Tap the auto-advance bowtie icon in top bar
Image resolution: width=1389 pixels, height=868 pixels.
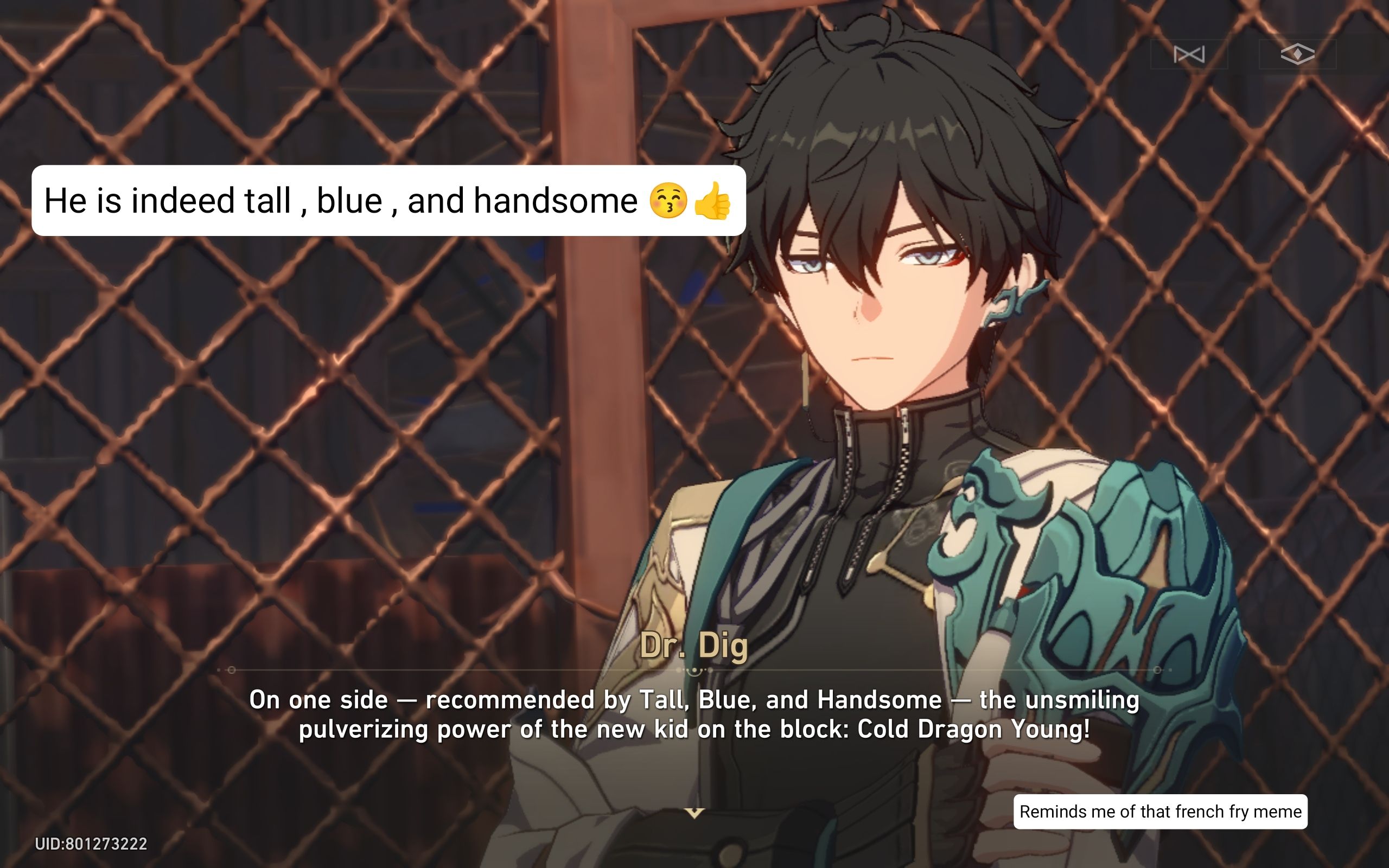point(1189,55)
